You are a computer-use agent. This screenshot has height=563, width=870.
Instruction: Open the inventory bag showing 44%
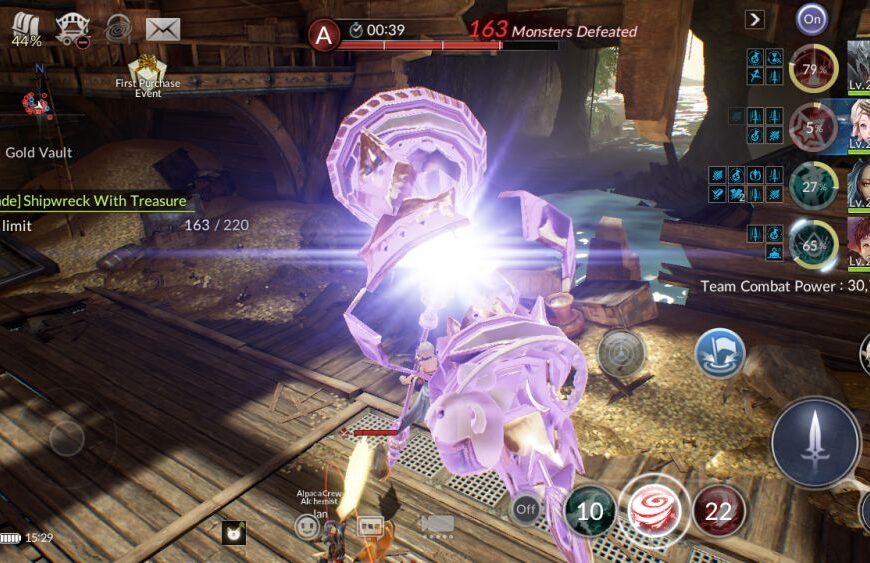click(x=27, y=30)
